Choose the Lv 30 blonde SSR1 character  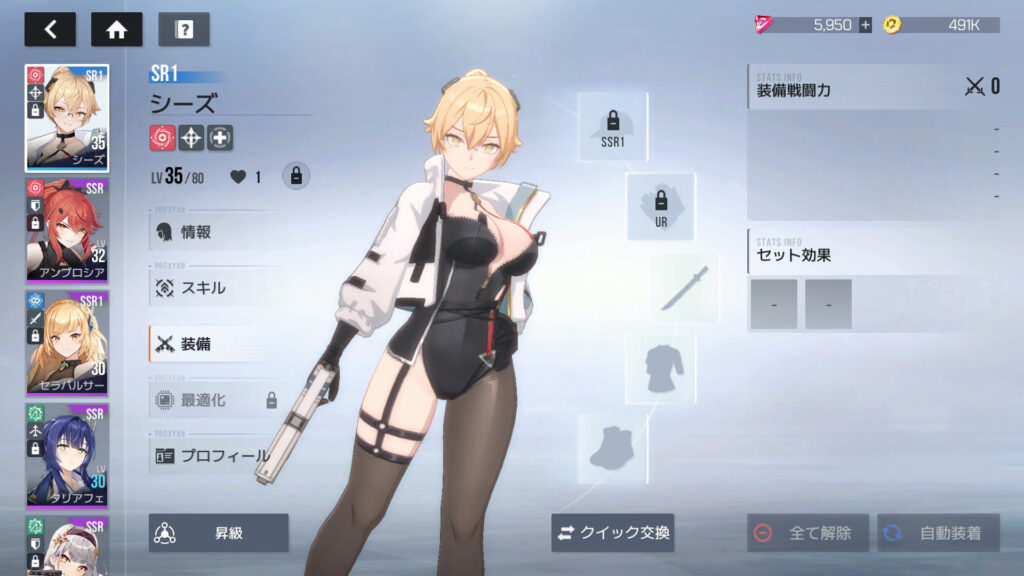67,343
